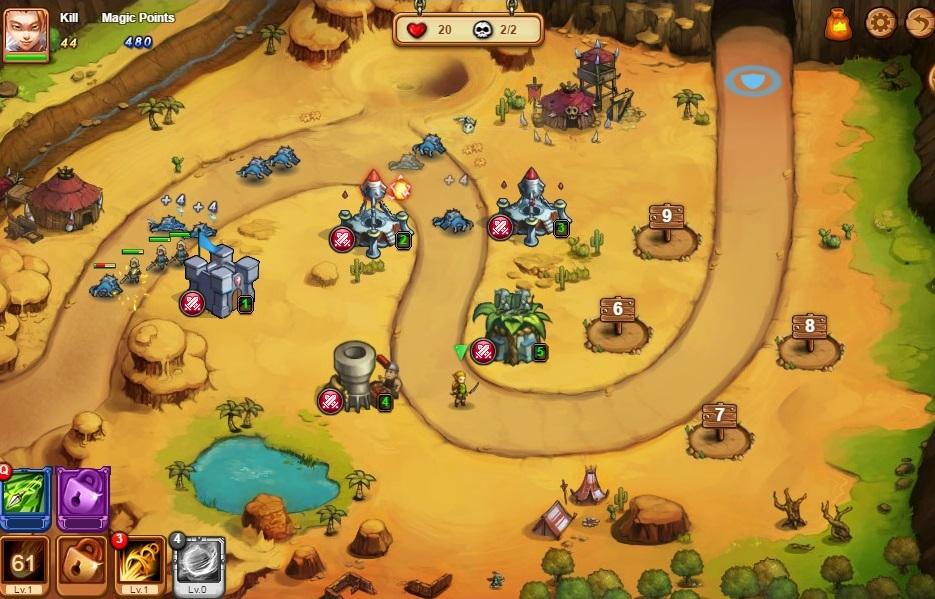Click the locked orange skill slot
This screenshot has width=935, height=599.
pyautogui.click(x=82, y=565)
